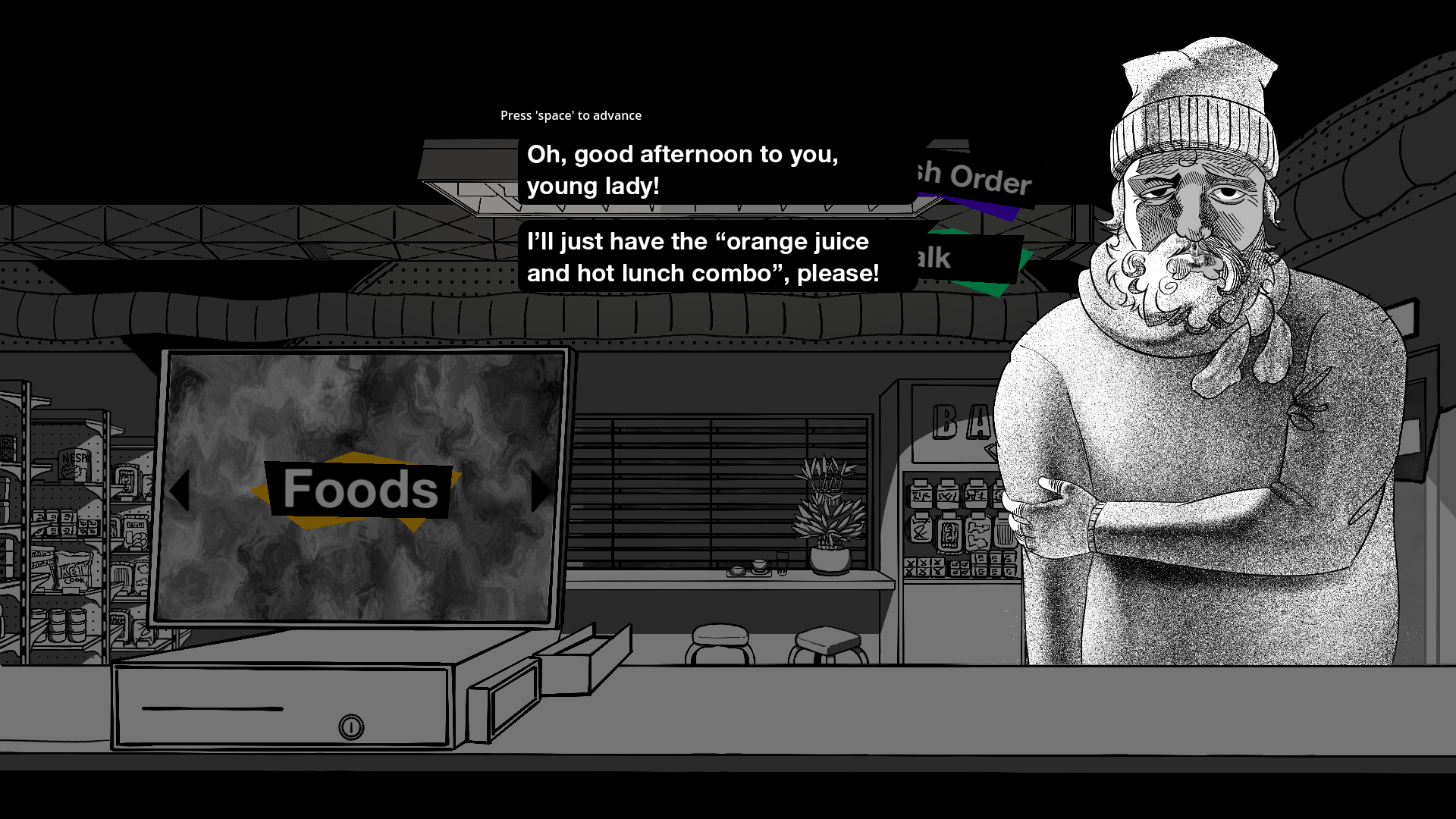Click 'Press space to advance' prompt text

point(570,115)
